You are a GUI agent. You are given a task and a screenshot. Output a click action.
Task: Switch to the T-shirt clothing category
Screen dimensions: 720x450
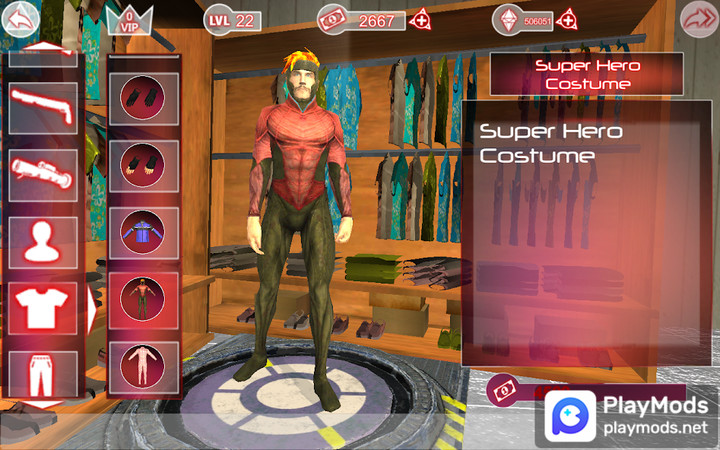coord(43,309)
